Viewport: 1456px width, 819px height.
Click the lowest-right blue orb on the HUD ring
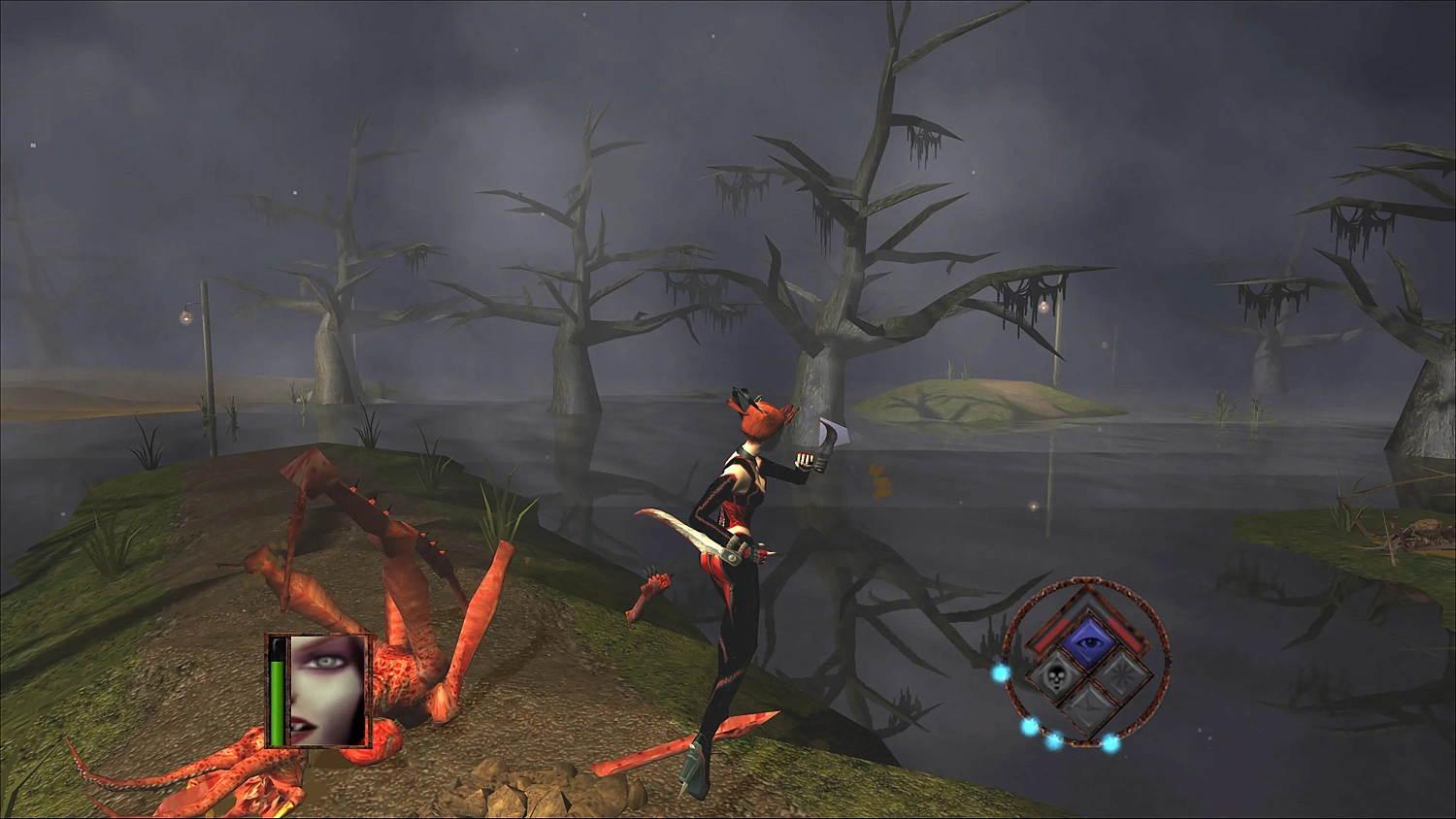tap(1110, 742)
